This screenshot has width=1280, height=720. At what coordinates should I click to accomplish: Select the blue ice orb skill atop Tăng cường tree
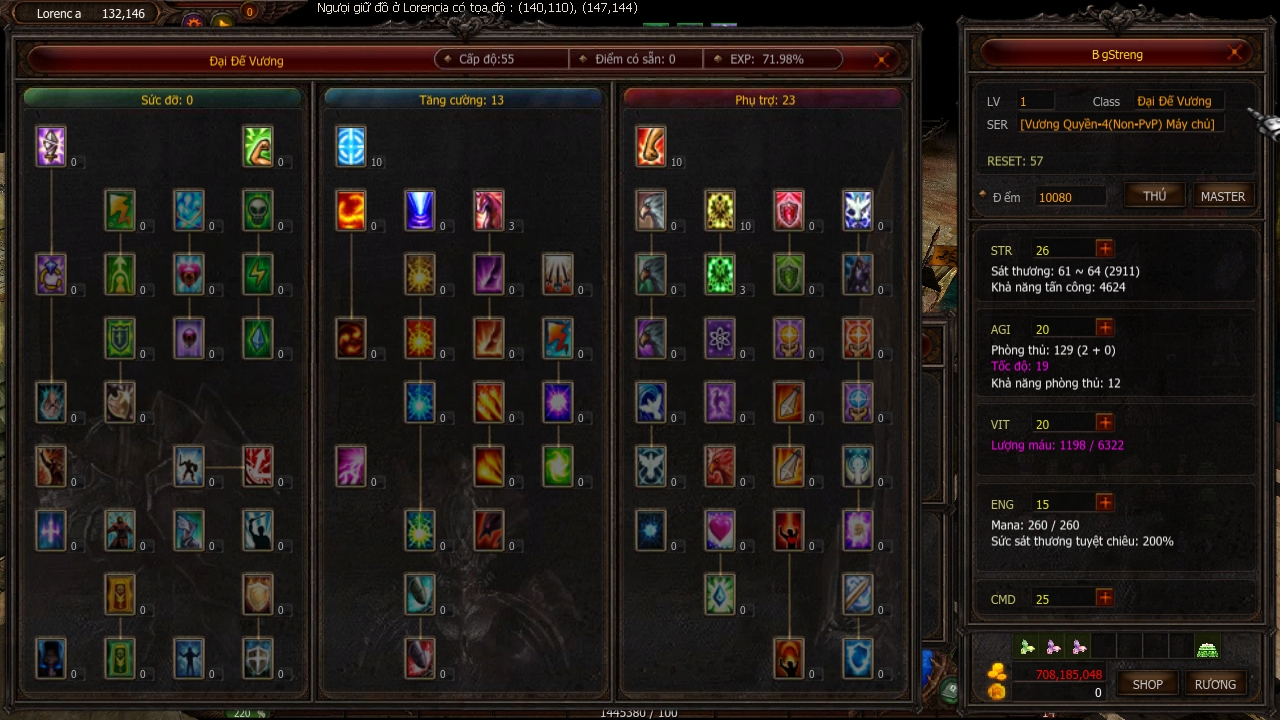352,146
